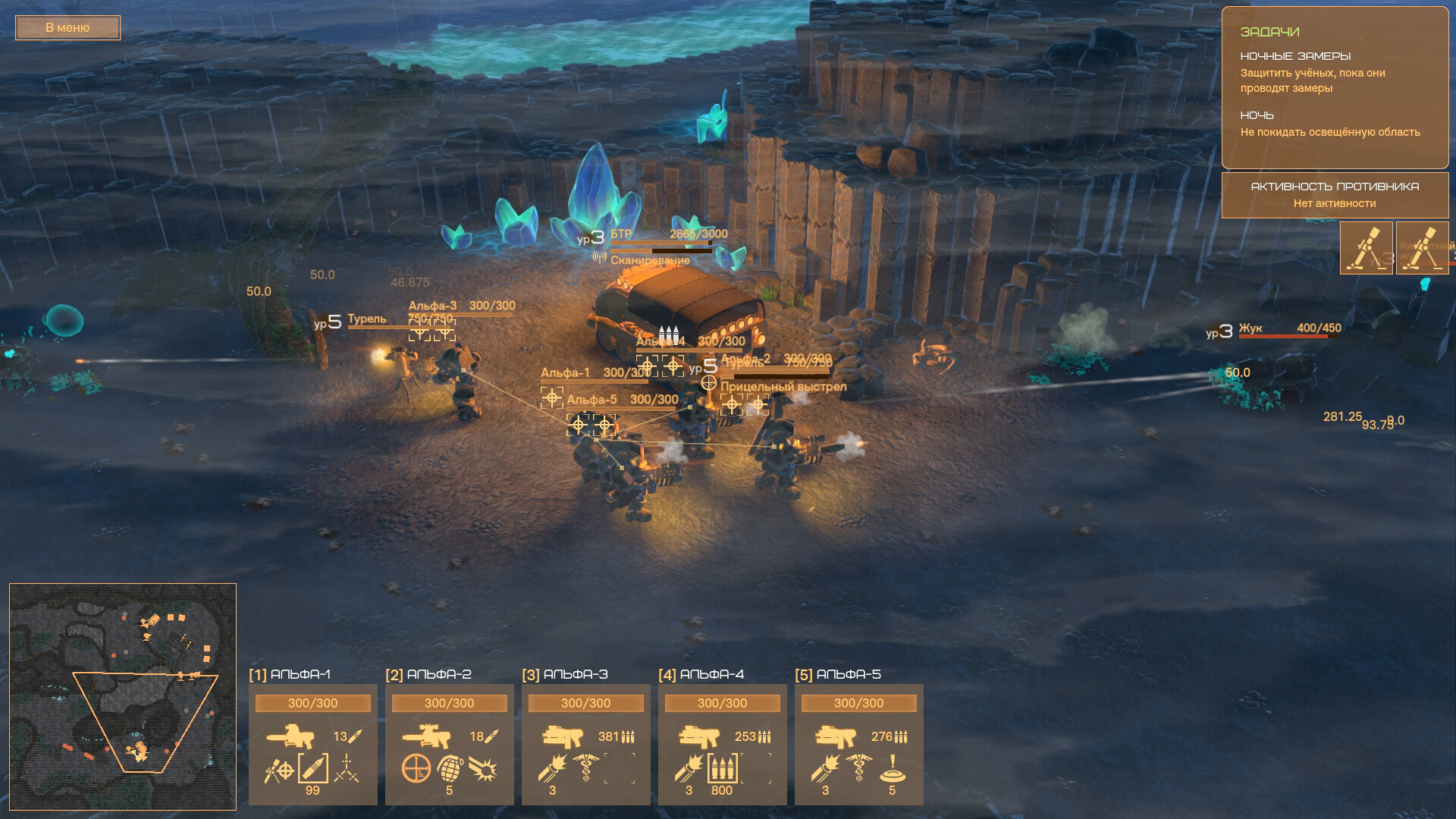
Task: Activate Альфа-3's medic caduceus ability
Action: [585, 769]
